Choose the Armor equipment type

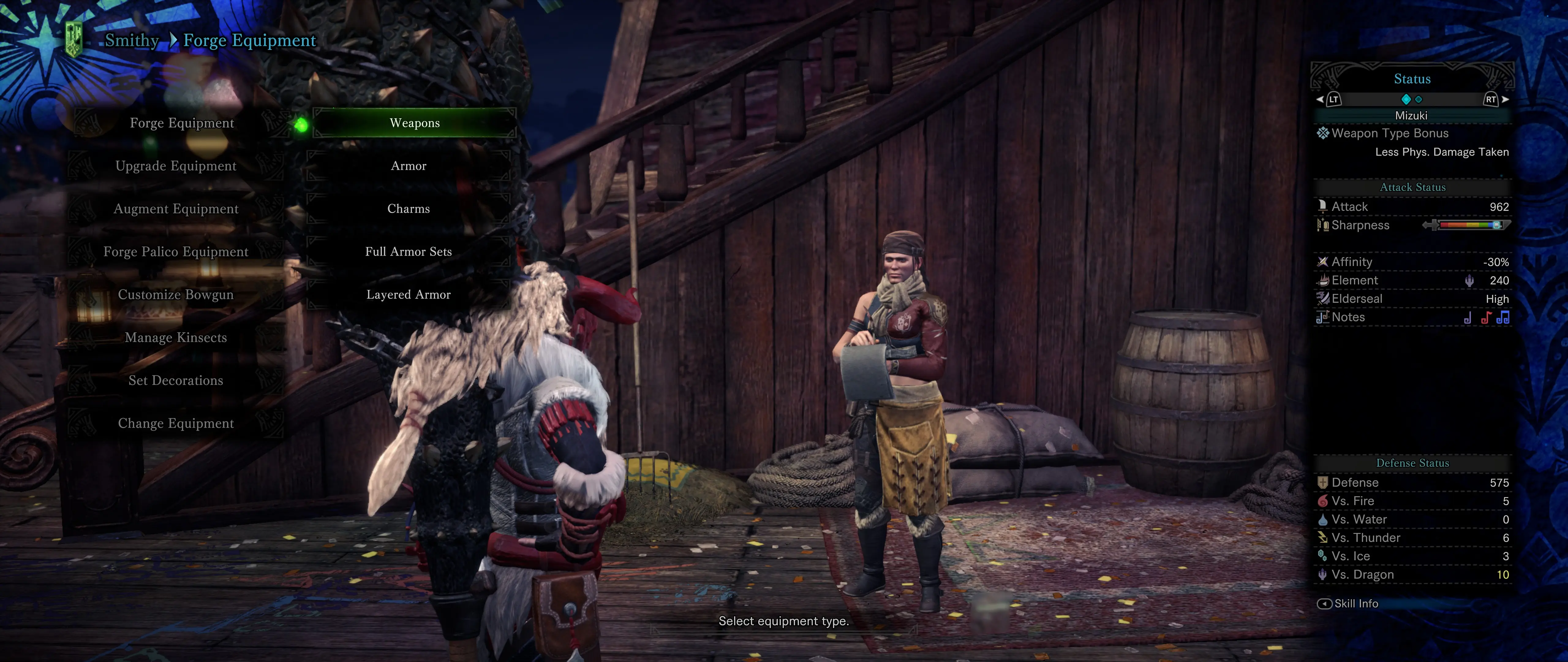[x=409, y=165]
